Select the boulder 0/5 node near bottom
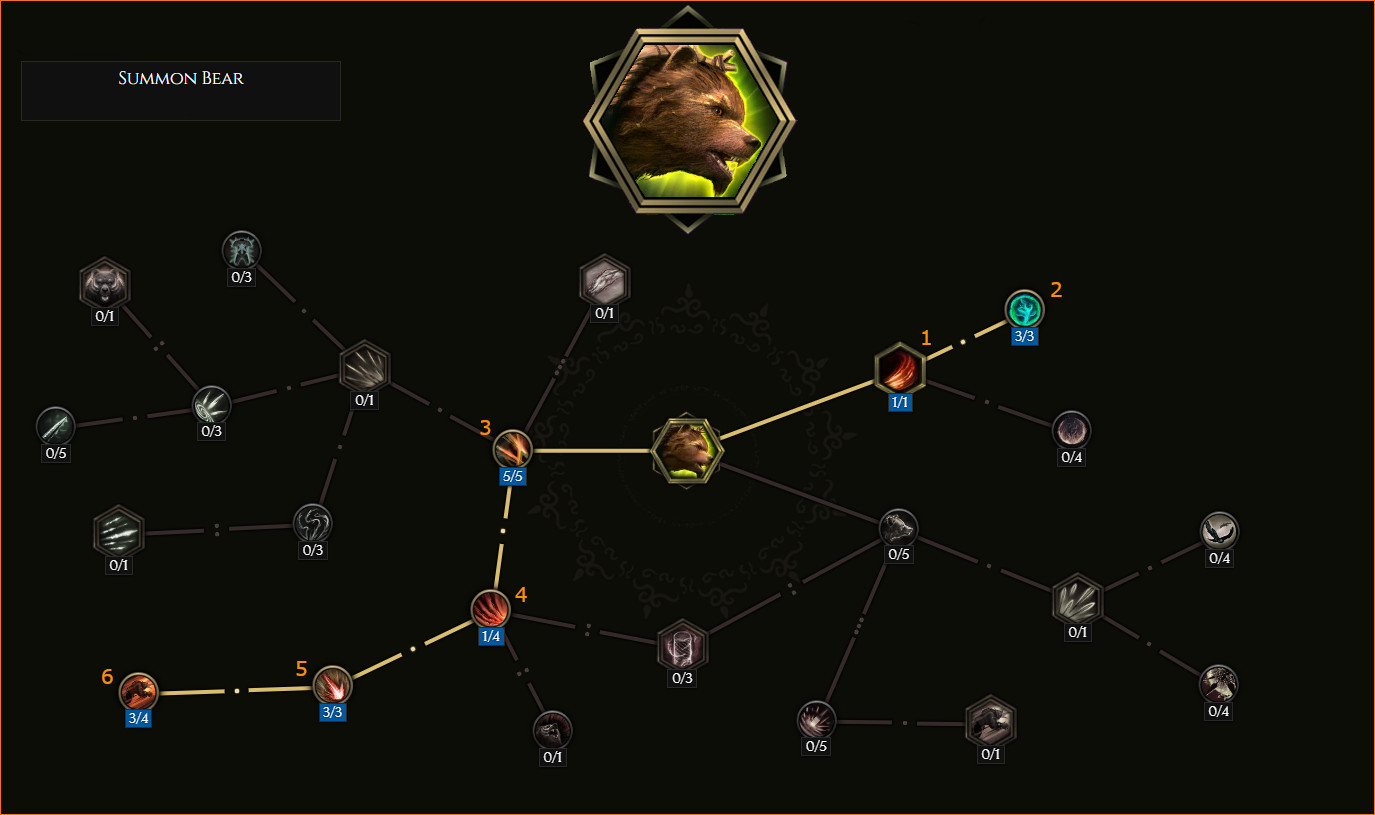The height and width of the screenshot is (815, 1375). click(815, 720)
